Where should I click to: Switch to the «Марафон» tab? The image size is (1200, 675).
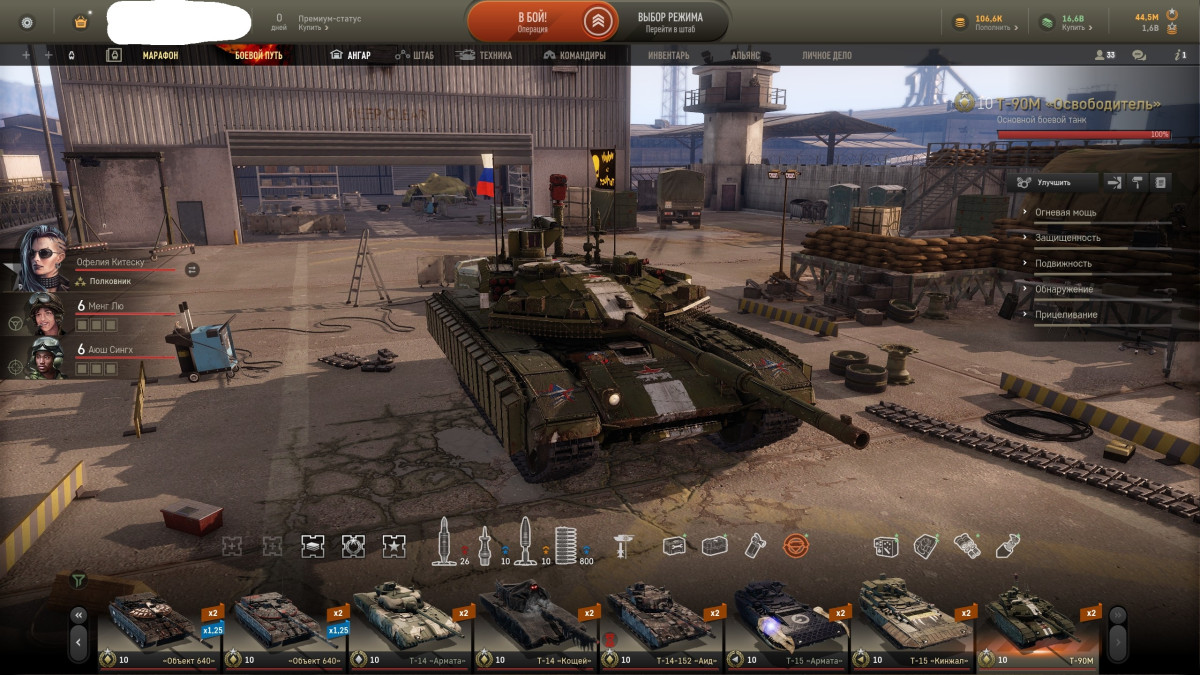(160, 56)
